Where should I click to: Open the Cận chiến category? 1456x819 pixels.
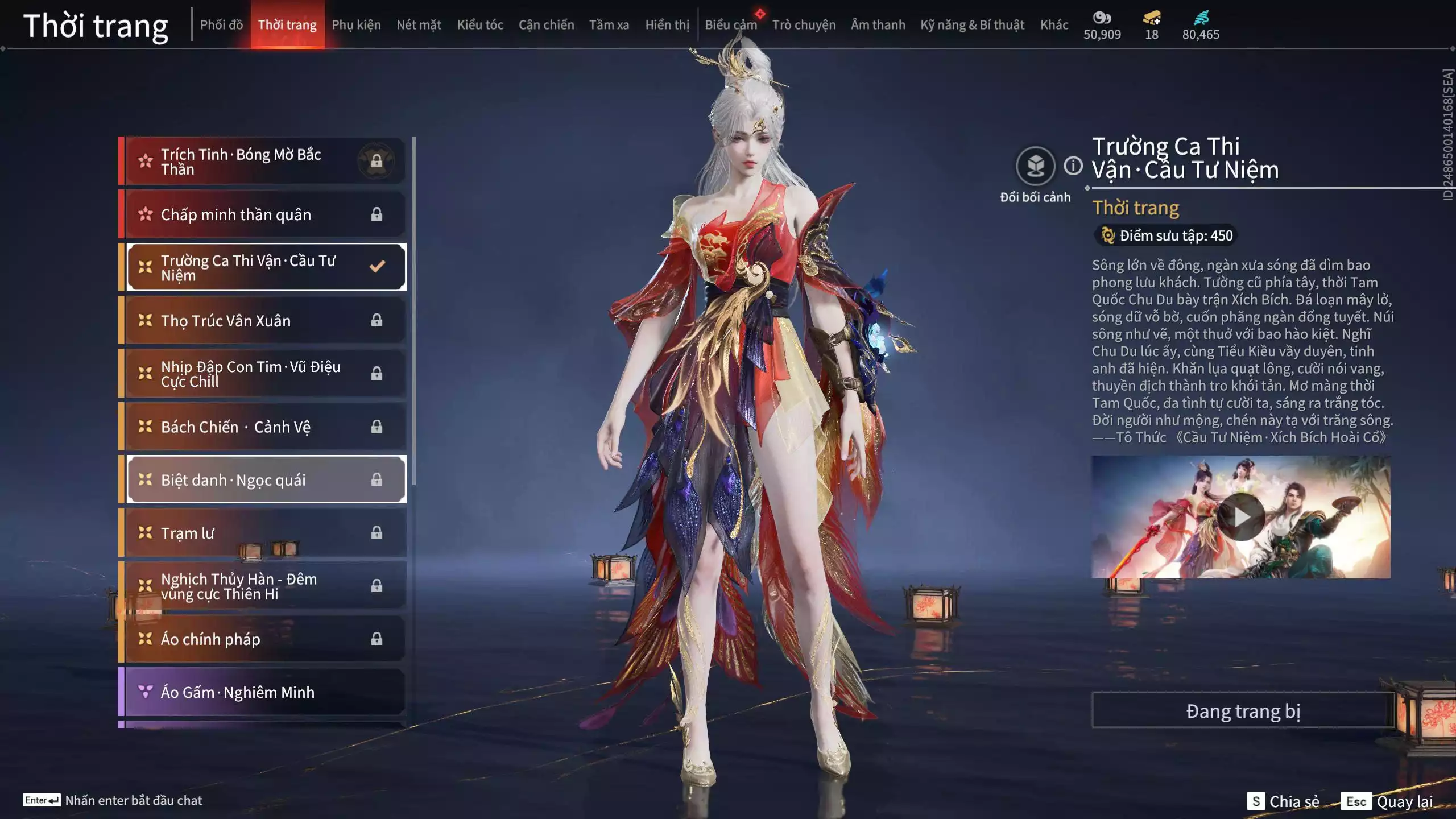[x=546, y=25]
